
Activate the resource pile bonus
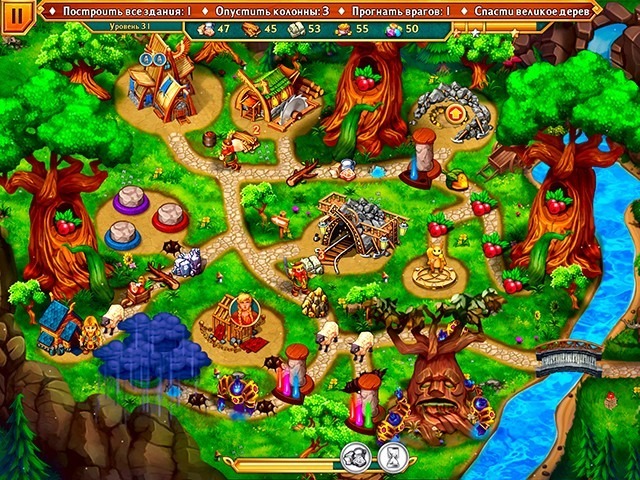354,457
